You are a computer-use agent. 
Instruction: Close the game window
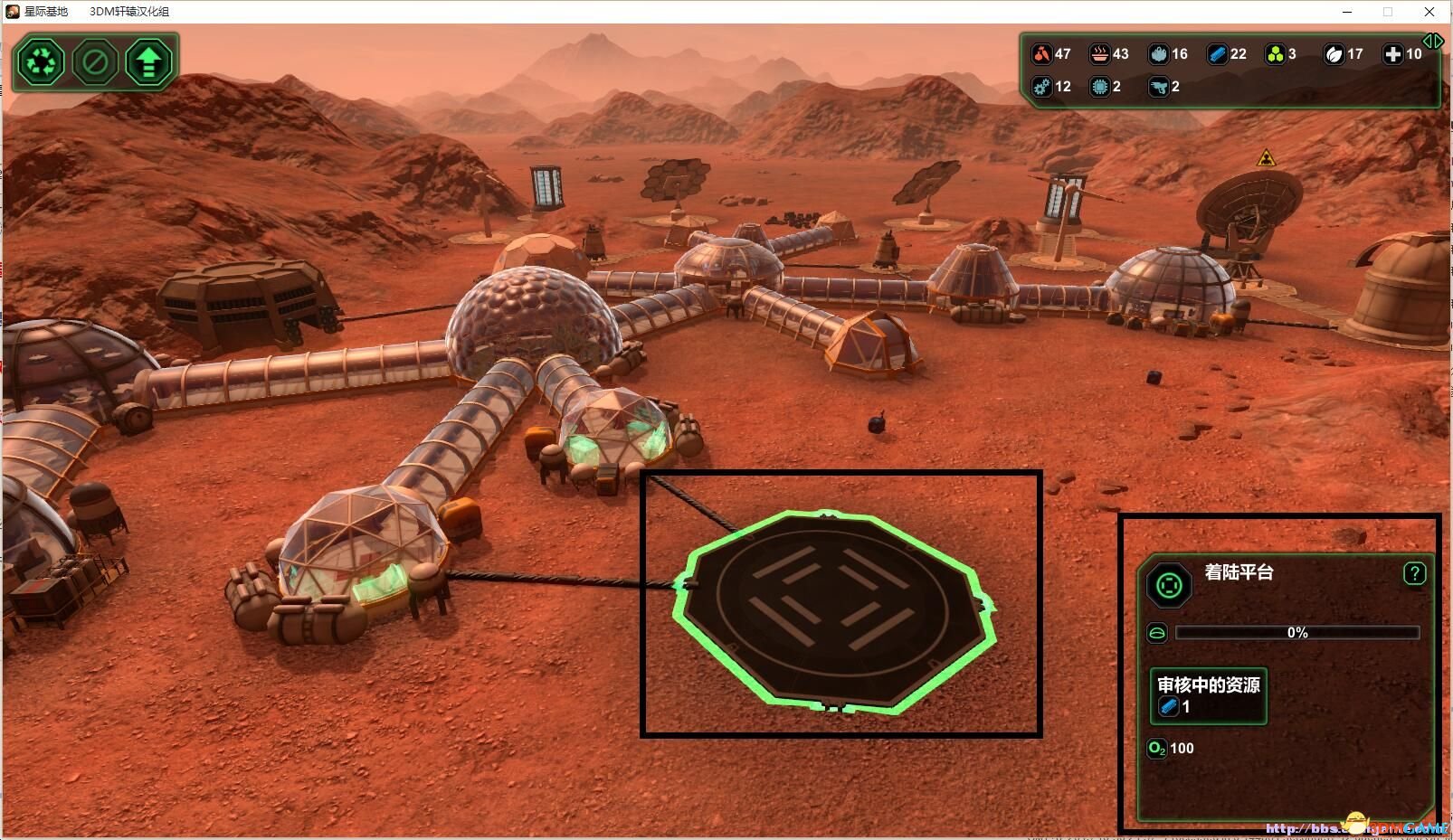point(1429,12)
